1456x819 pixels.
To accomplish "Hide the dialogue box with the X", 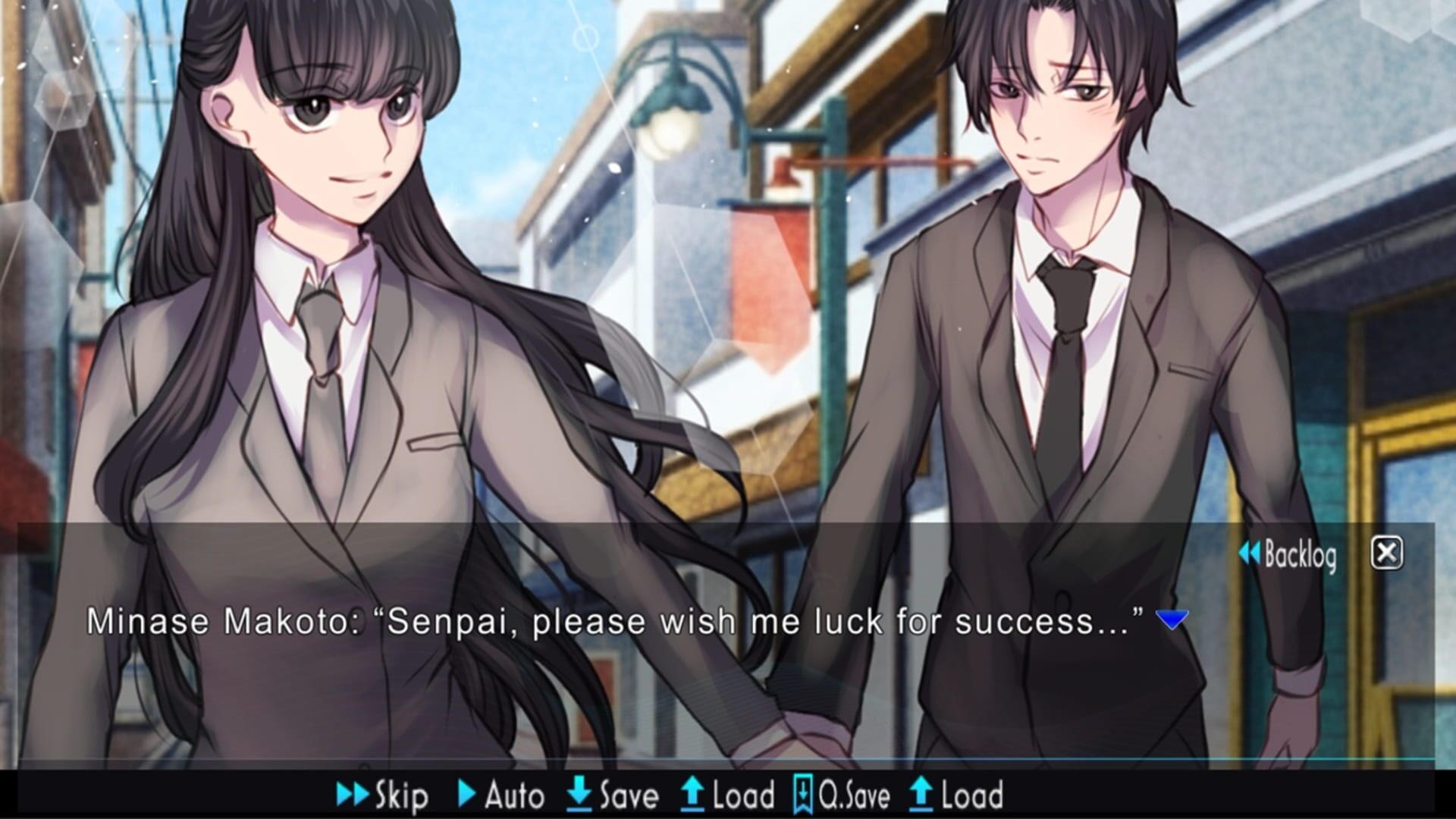I will 1387,553.
